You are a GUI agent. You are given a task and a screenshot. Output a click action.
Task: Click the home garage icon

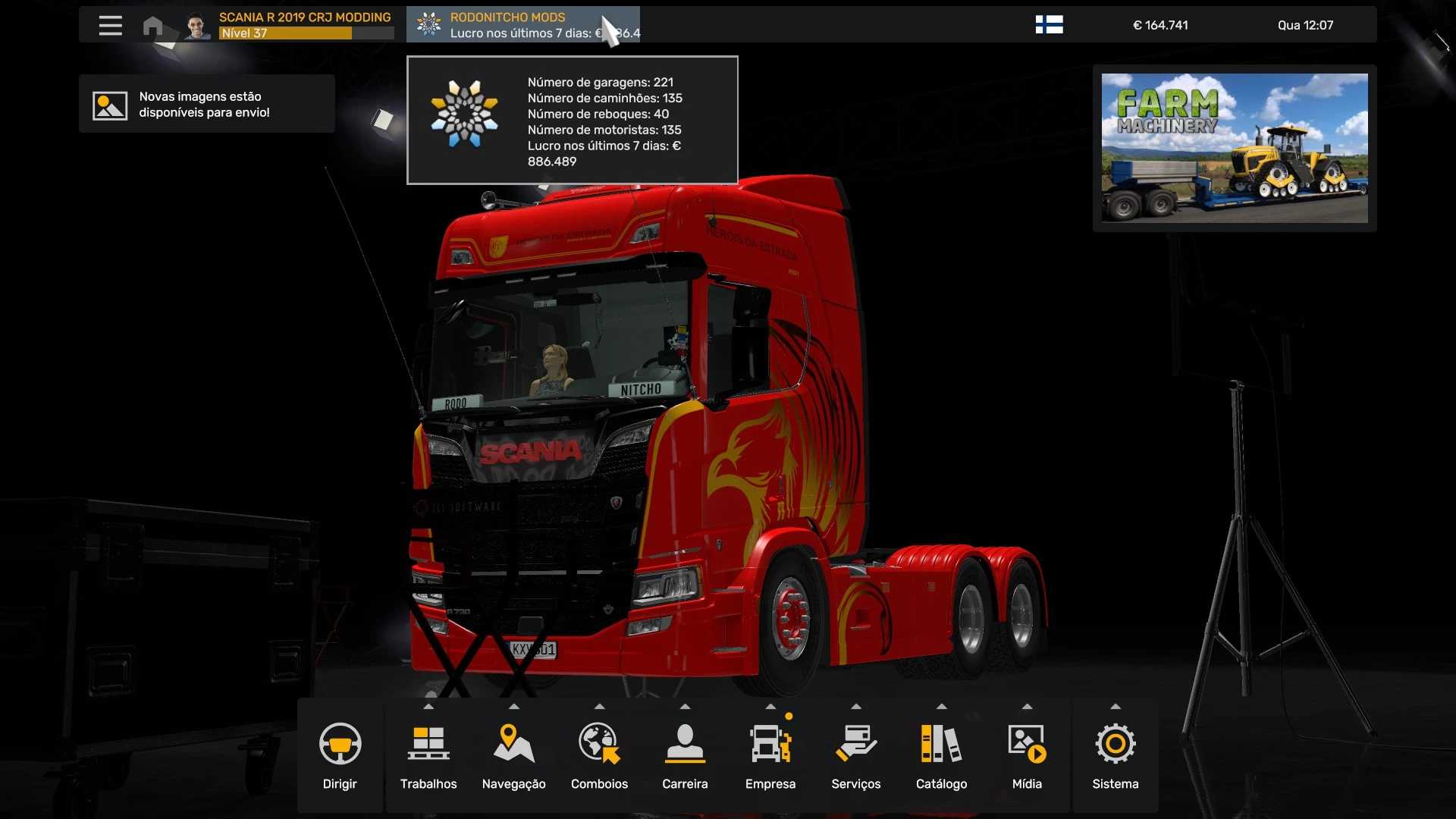coord(152,26)
